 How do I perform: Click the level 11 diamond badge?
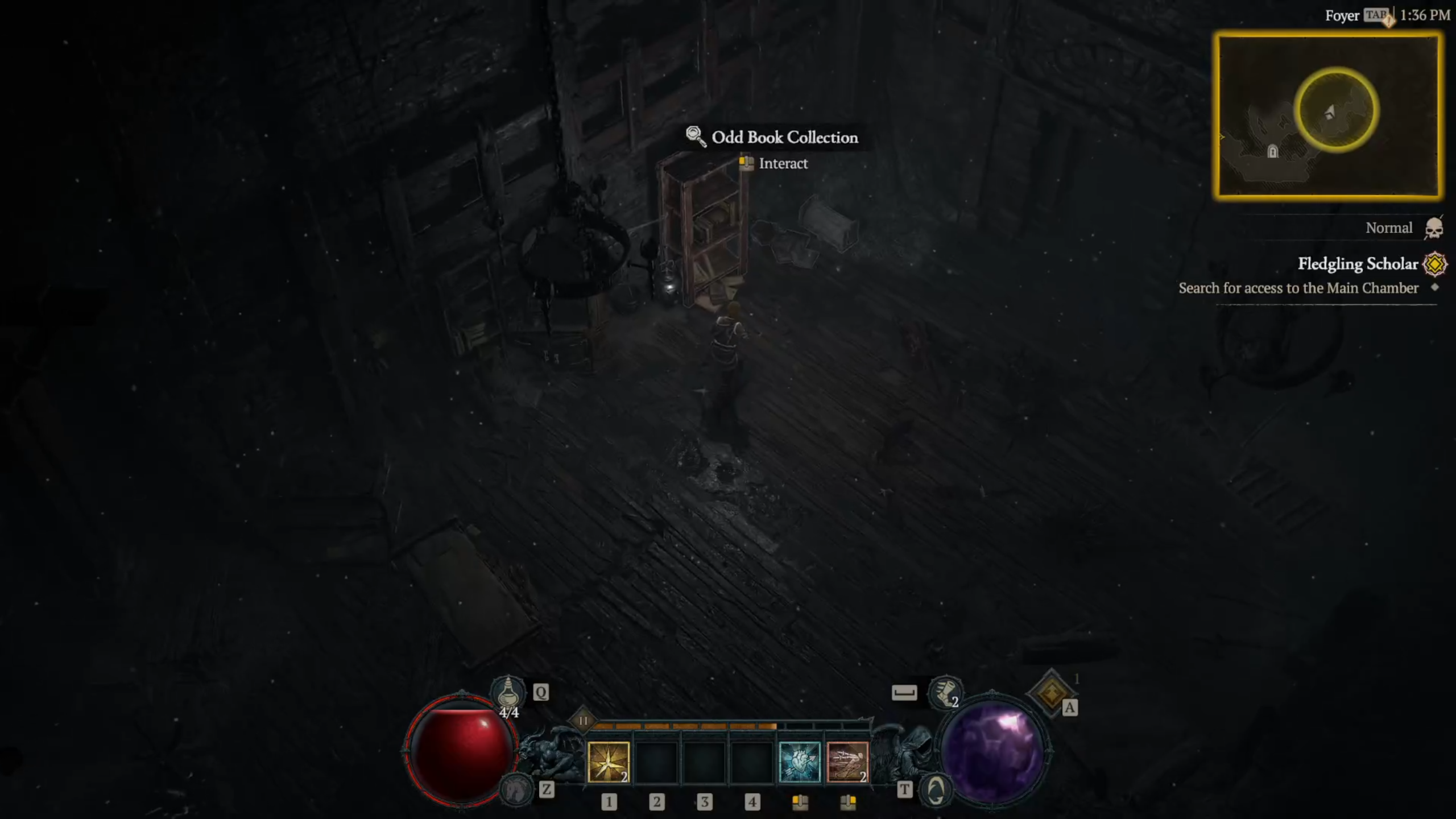(583, 721)
